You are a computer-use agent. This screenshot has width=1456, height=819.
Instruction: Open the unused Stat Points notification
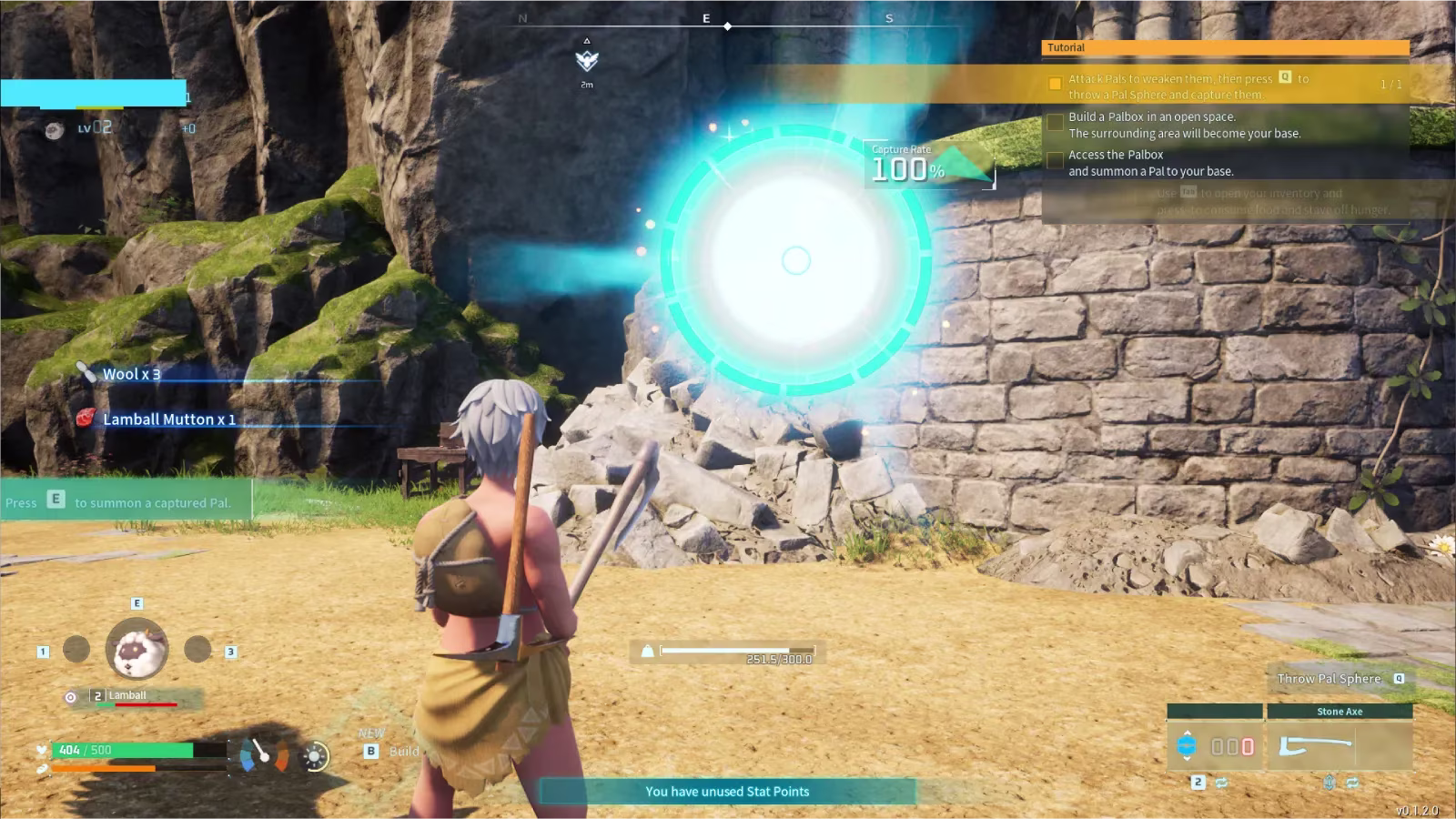tap(727, 792)
